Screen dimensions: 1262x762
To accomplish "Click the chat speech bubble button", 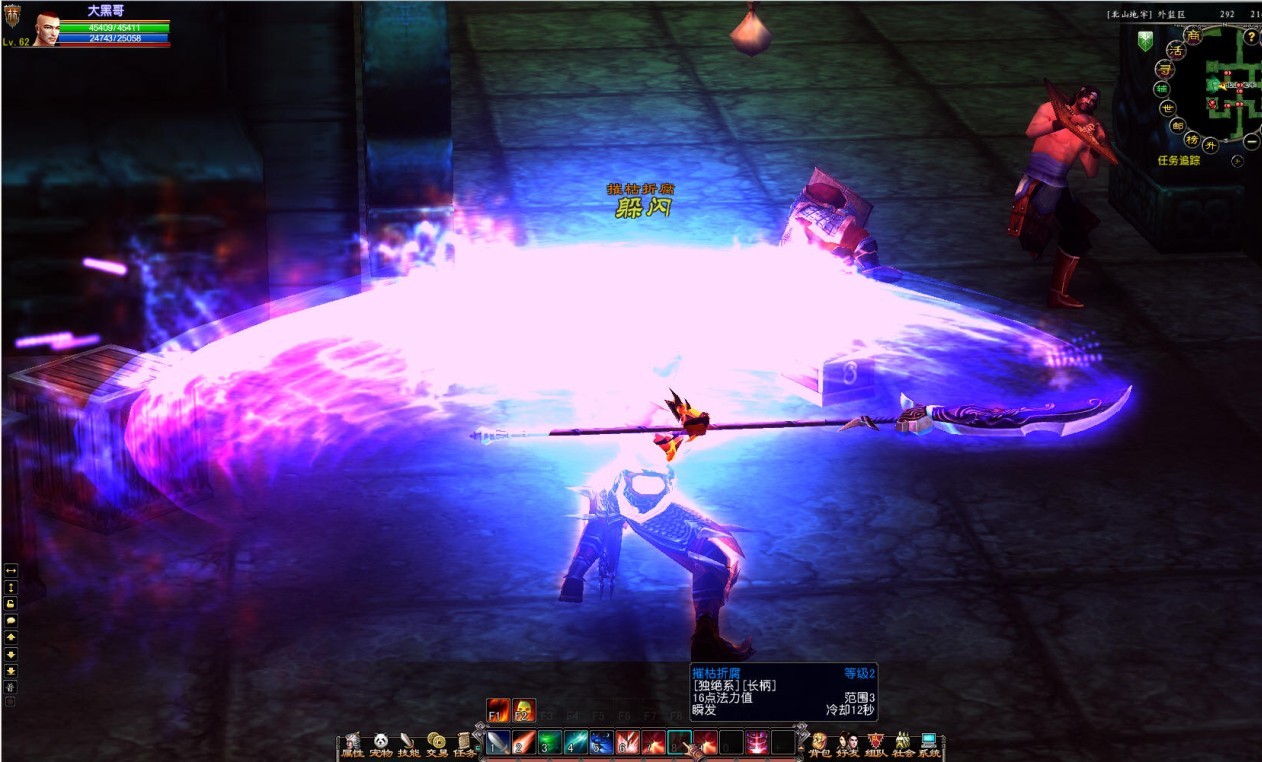I will pos(11,620).
